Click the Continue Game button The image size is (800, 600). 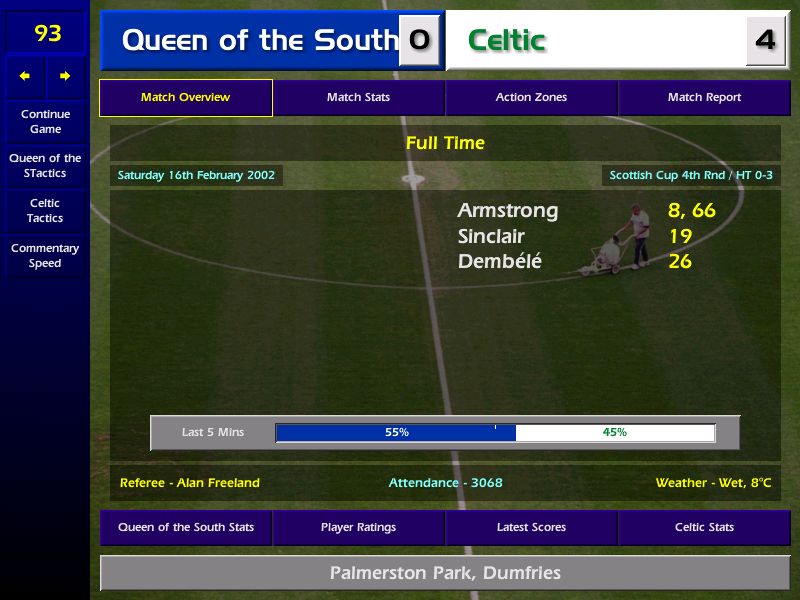click(x=45, y=122)
